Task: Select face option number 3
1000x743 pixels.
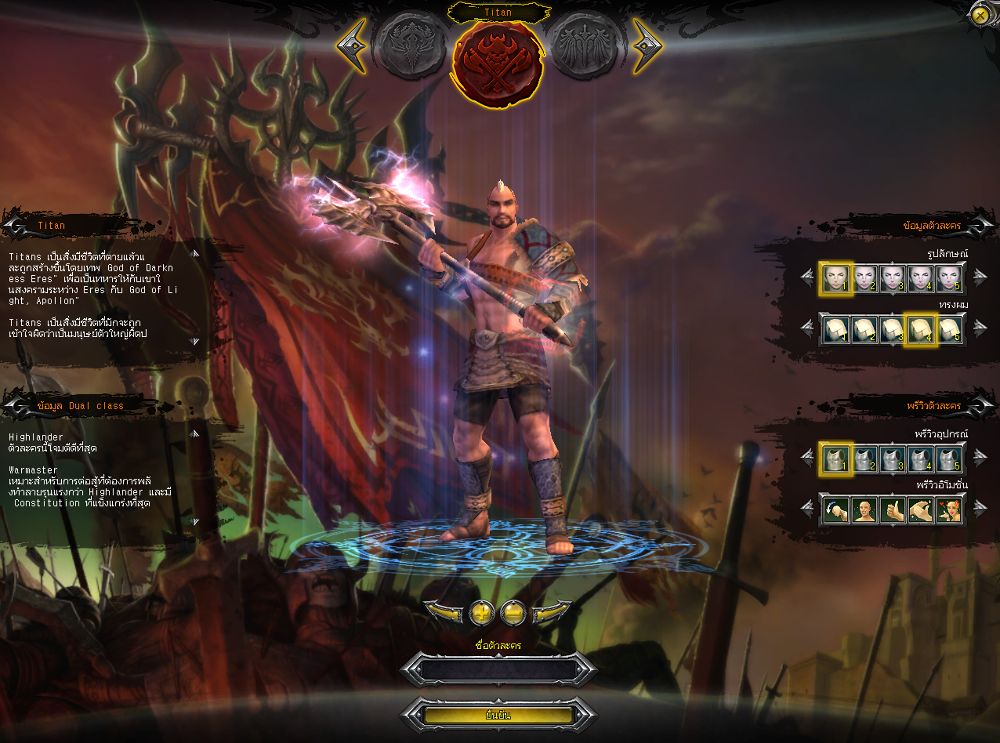Action: (892, 277)
